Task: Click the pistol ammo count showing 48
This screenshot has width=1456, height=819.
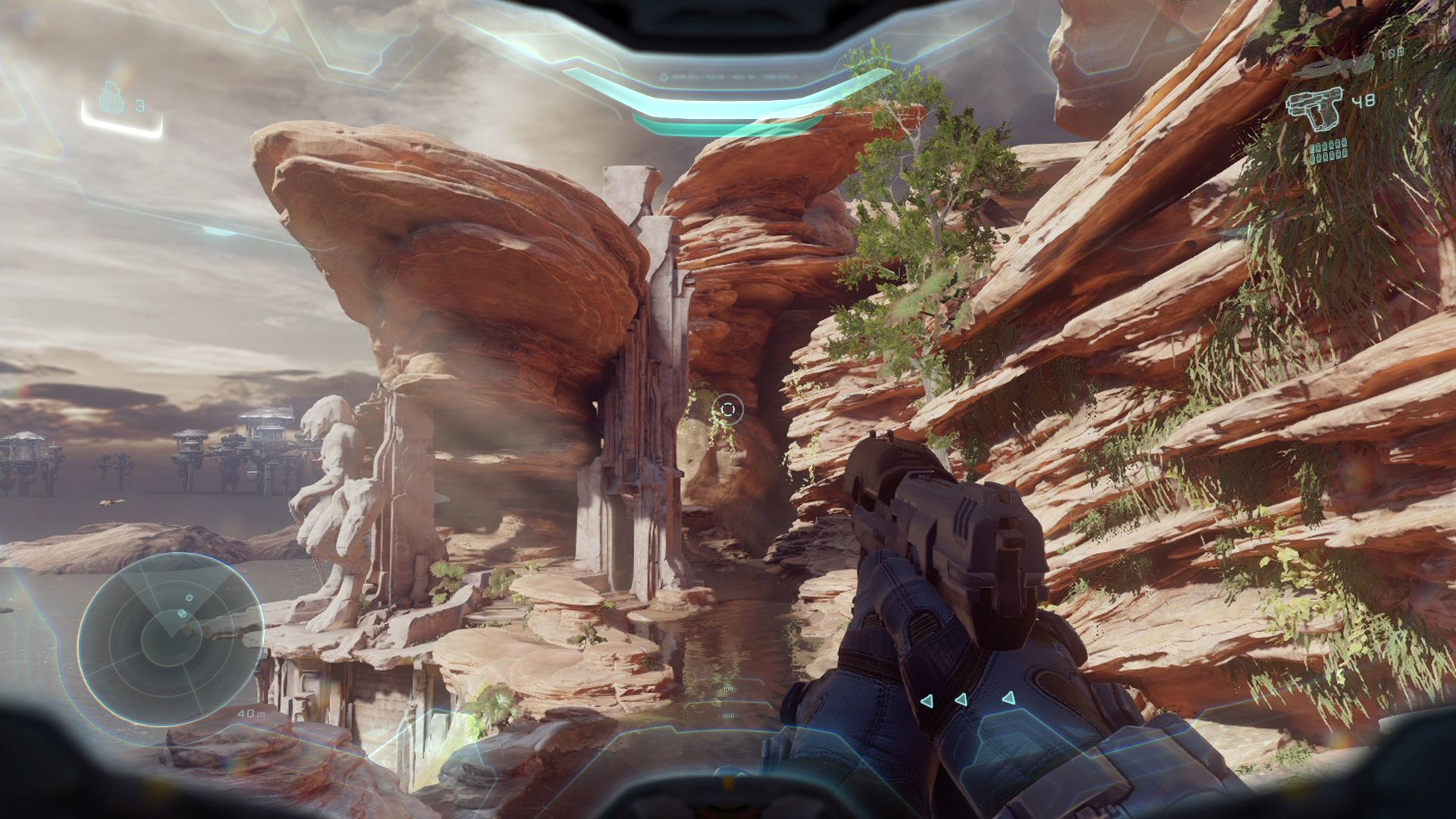Action: tap(1362, 102)
